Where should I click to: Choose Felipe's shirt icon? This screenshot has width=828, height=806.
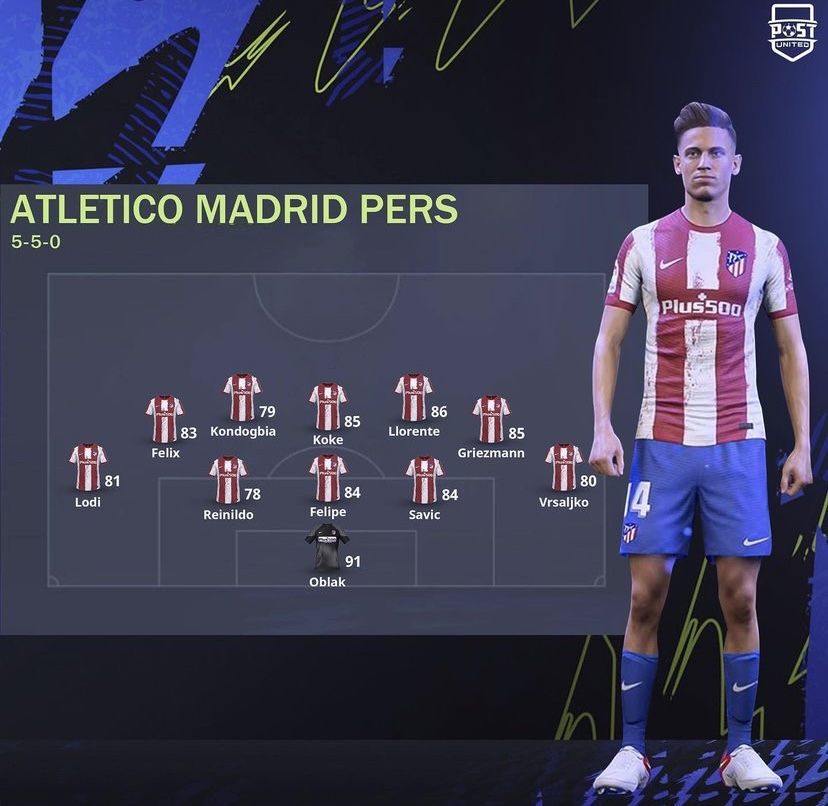pos(327,479)
